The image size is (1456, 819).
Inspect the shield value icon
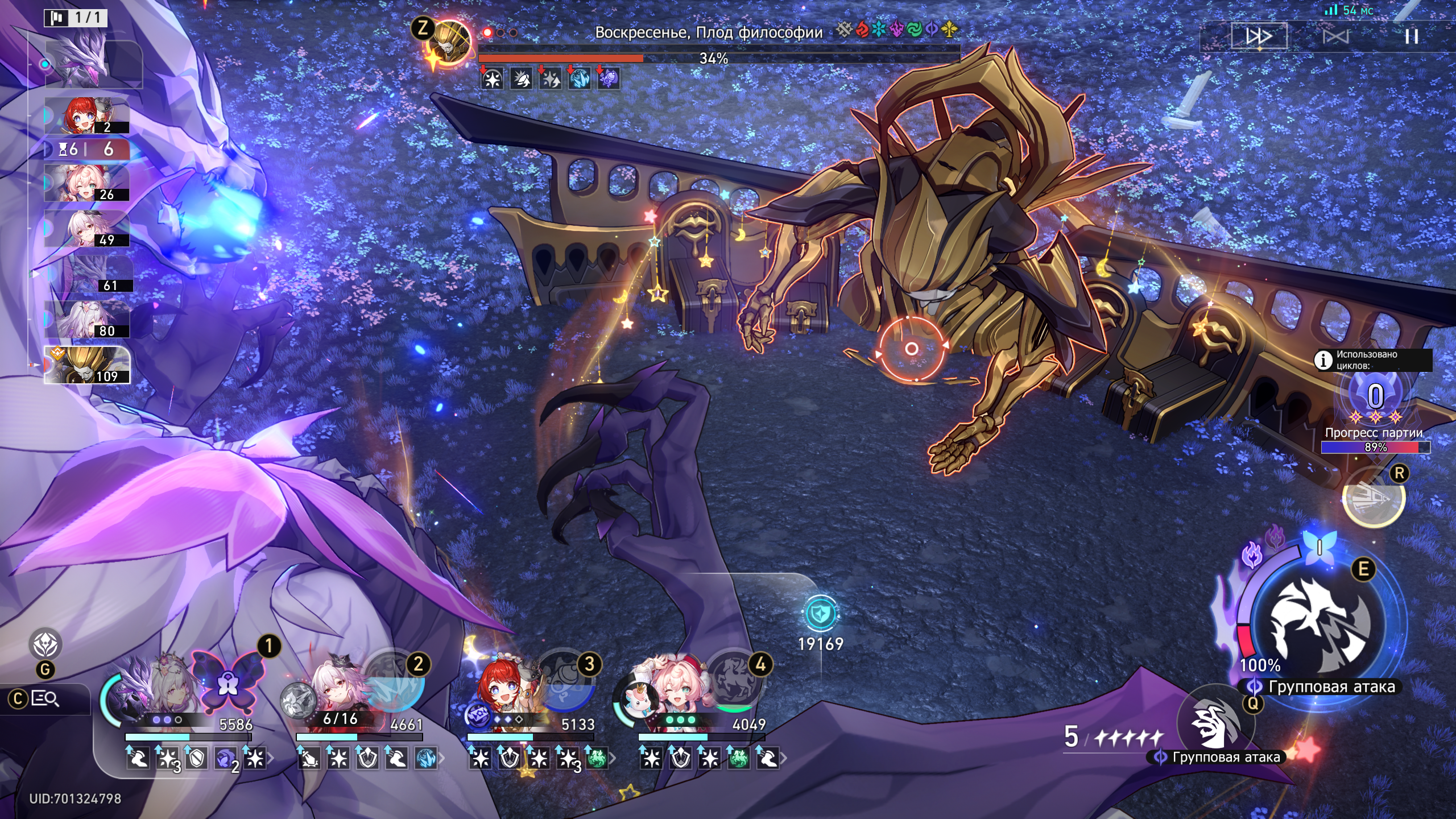pos(820,614)
